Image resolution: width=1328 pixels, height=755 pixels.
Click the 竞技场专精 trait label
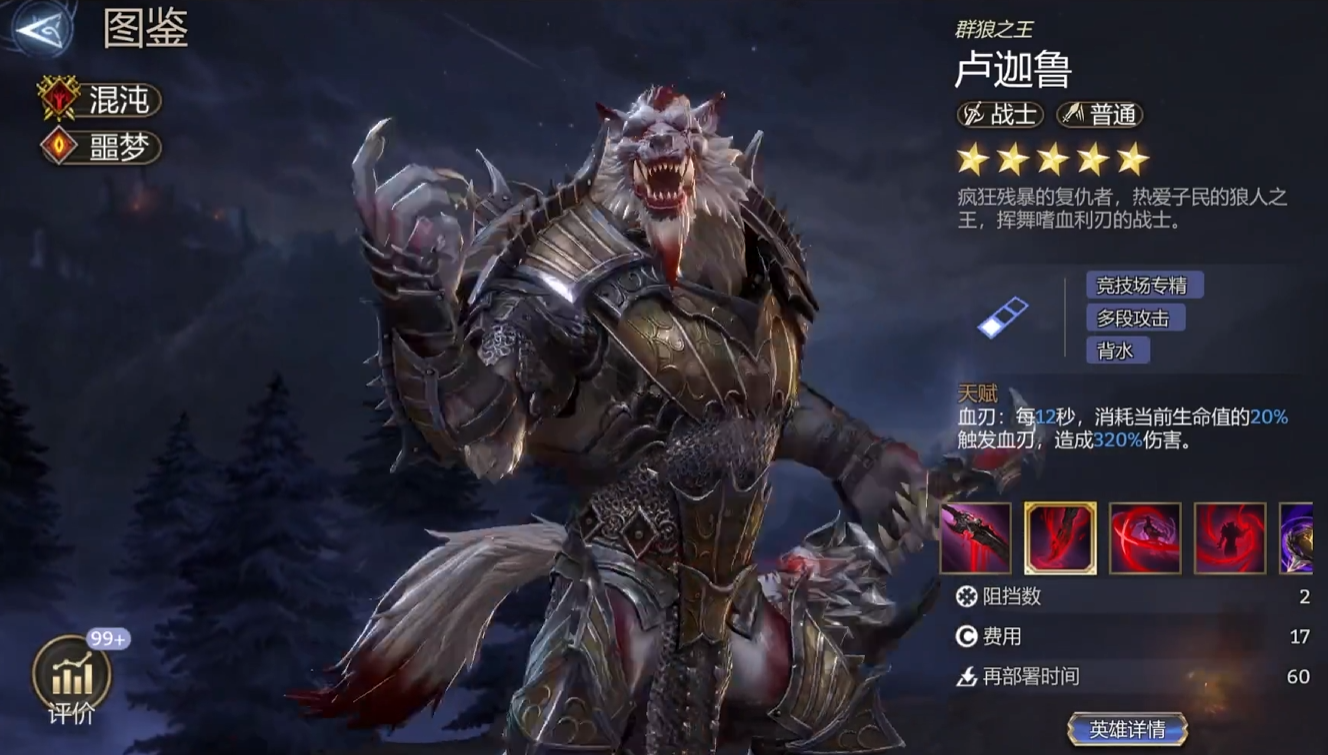pos(1147,285)
